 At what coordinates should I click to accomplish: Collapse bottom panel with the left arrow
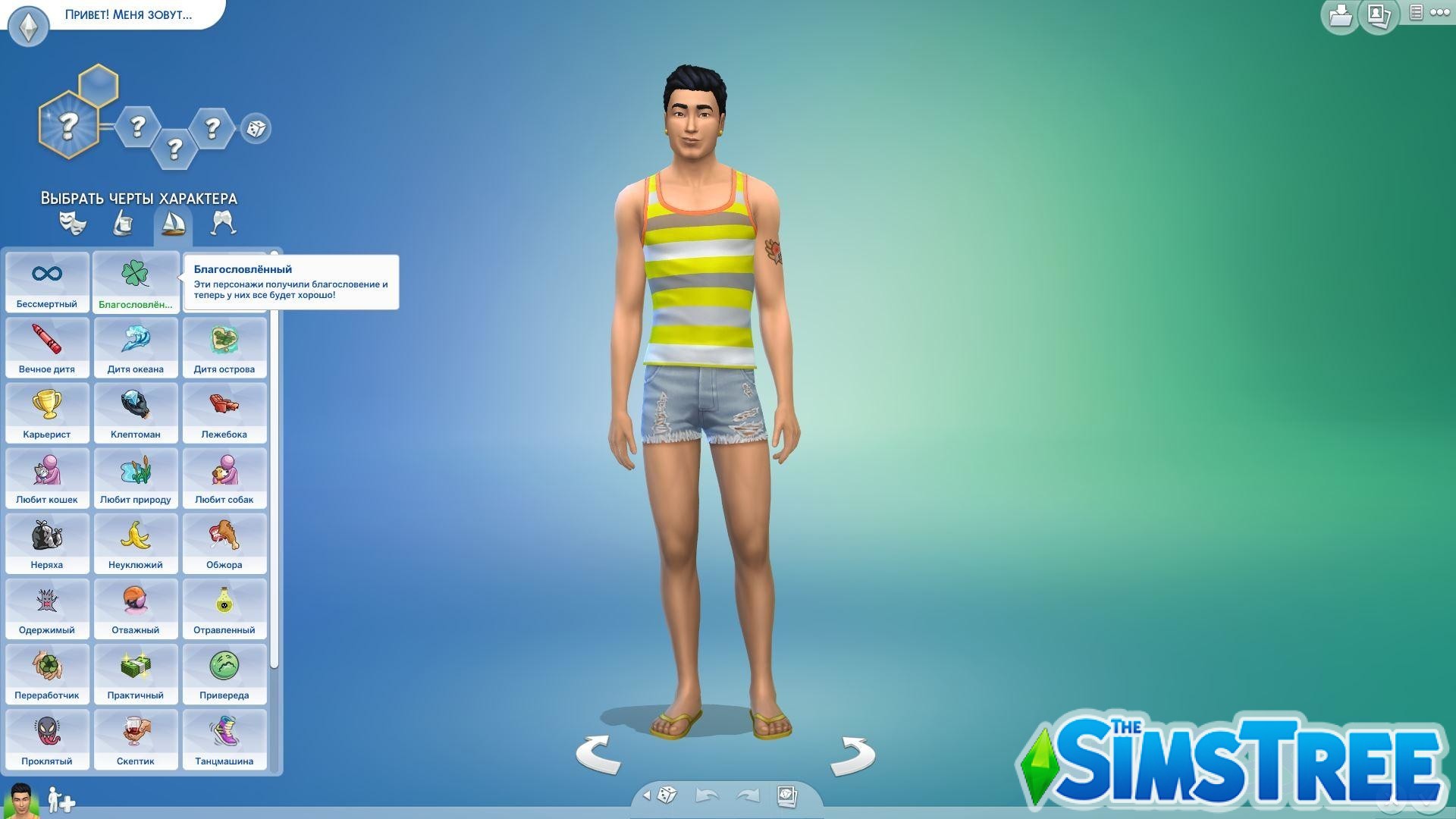point(647,796)
